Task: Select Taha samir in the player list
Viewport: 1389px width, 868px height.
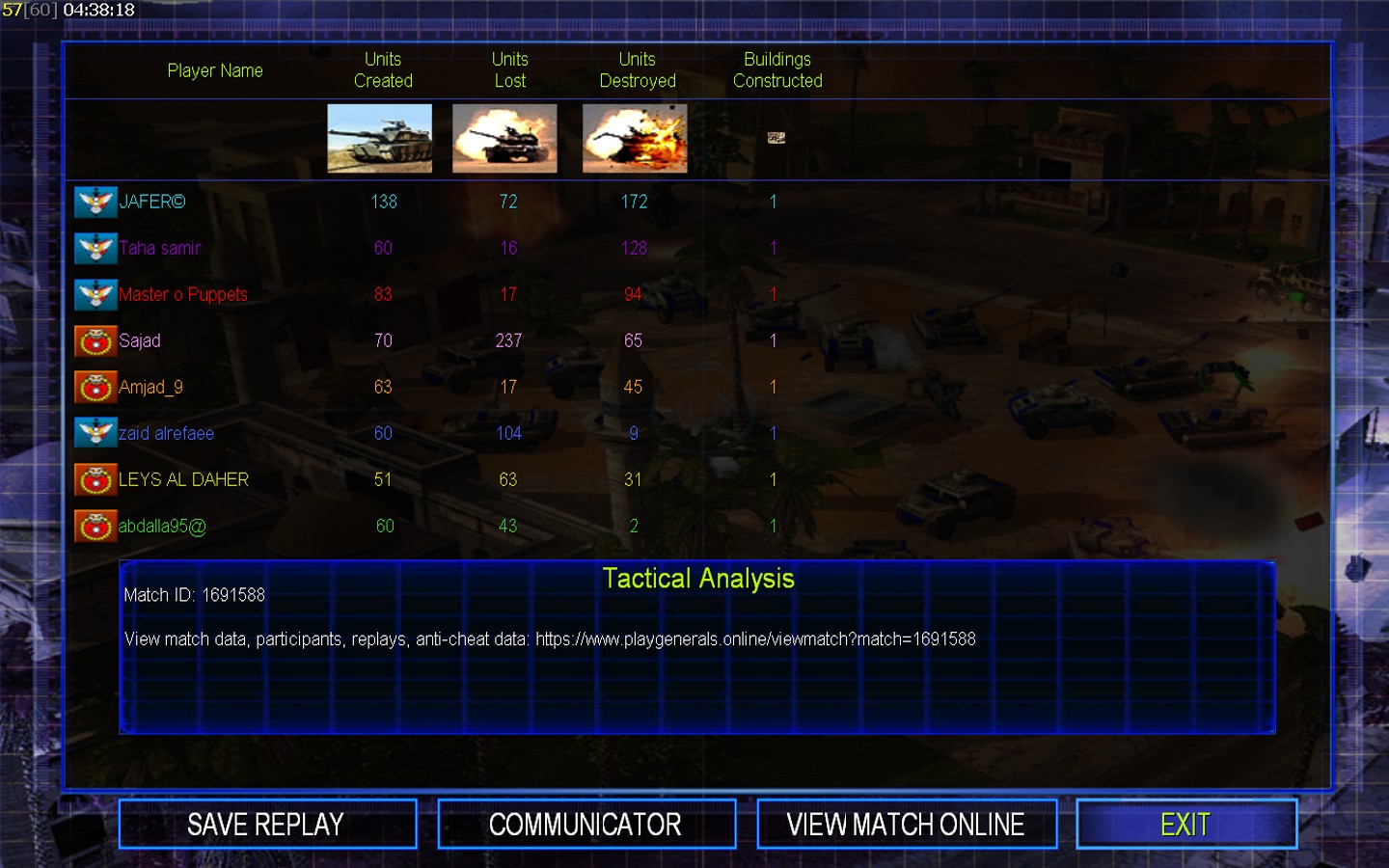Action: pyautogui.click(x=160, y=248)
